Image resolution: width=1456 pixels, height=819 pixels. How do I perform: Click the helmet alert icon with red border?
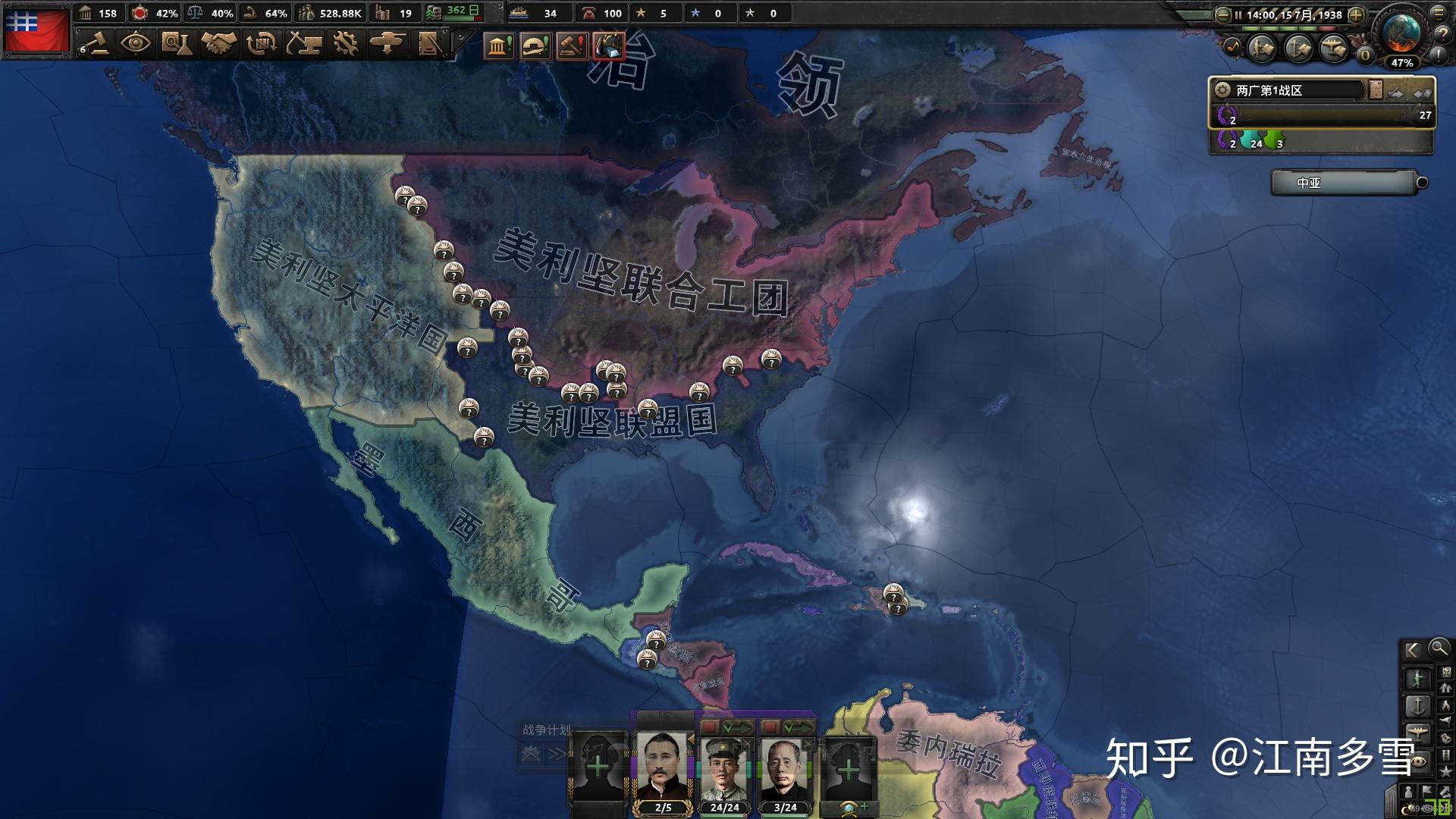[609, 45]
